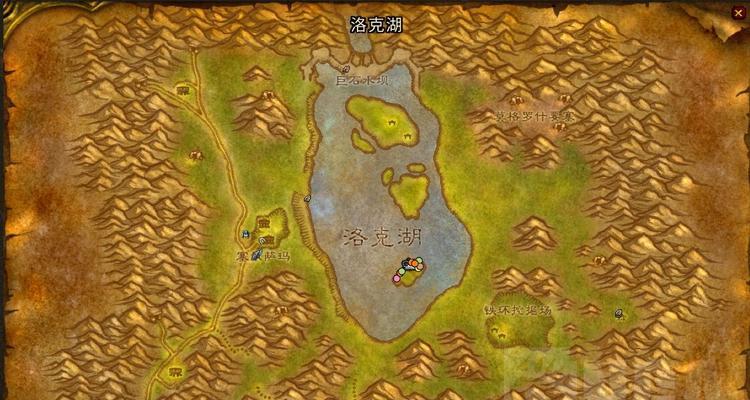Image resolution: width=750 pixels, height=400 pixels.
Task: Click the pink player dot on the lake
Action: click(x=397, y=280)
